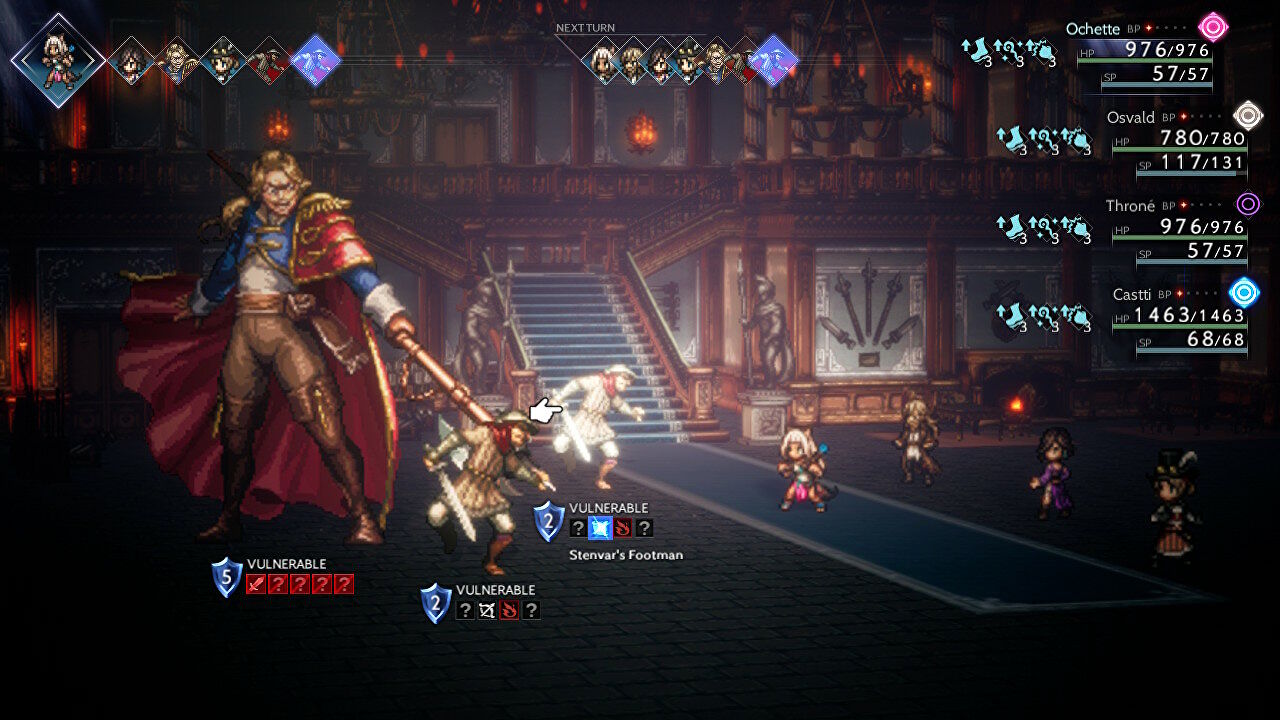The height and width of the screenshot is (720, 1280).
Task: Select Osvald's name label in the party panel
Action: point(1129,117)
